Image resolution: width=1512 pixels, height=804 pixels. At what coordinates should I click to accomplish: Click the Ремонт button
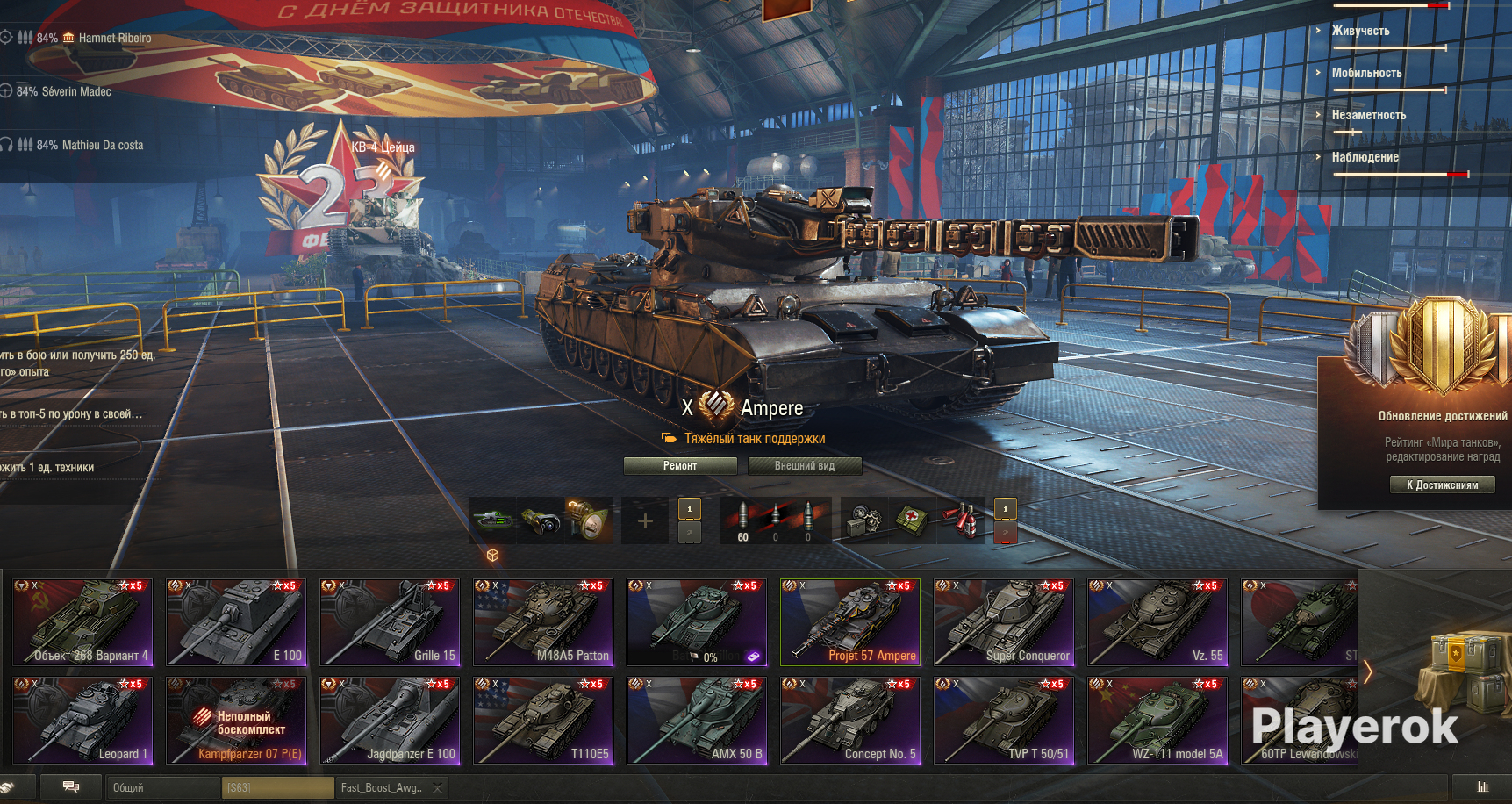click(680, 466)
